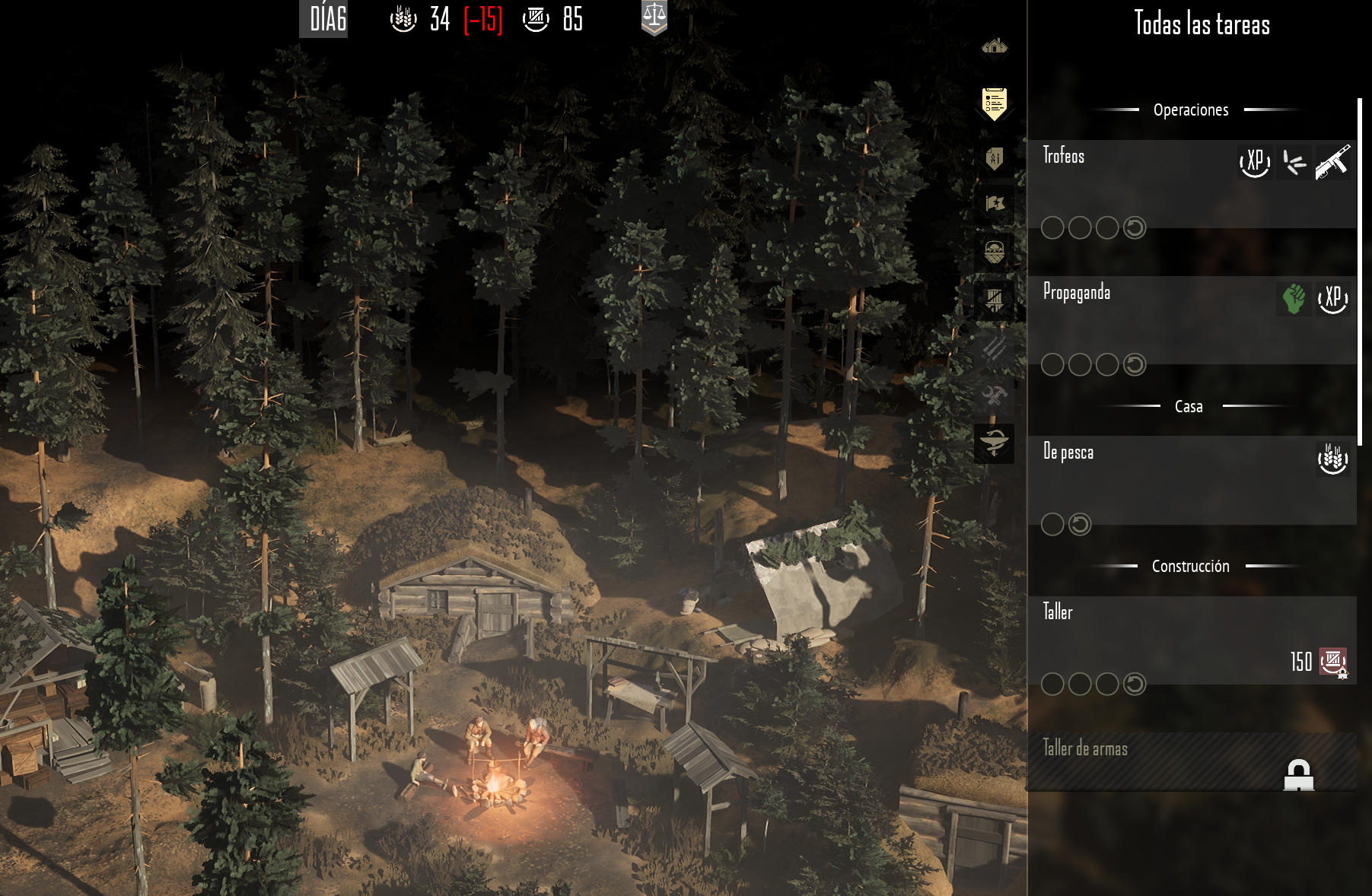Image resolution: width=1372 pixels, height=896 pixels.
Task: Open the balance scales banner at top
Action: click(654, 17)
